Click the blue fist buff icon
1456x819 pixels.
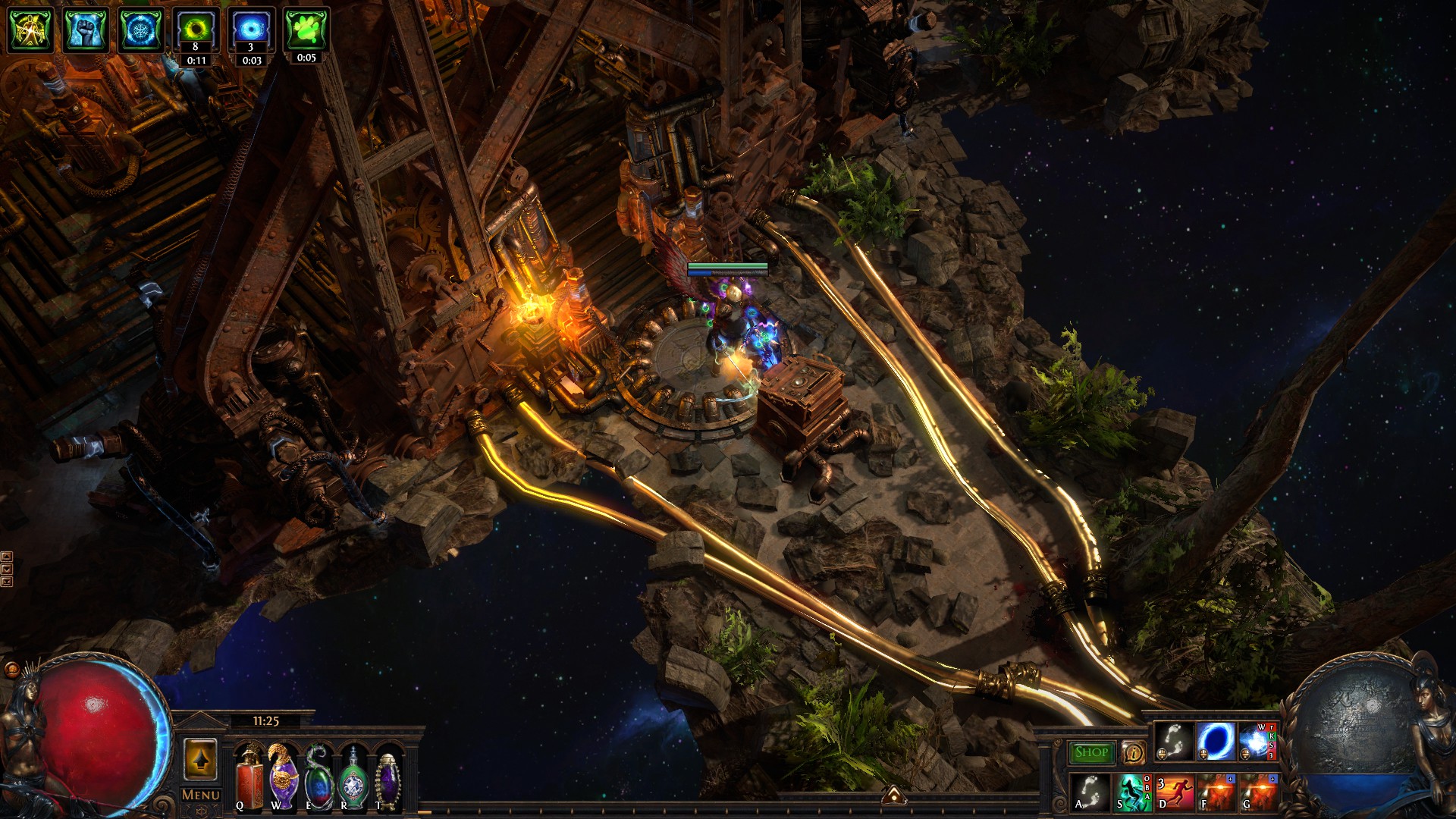tap(86, 30)
